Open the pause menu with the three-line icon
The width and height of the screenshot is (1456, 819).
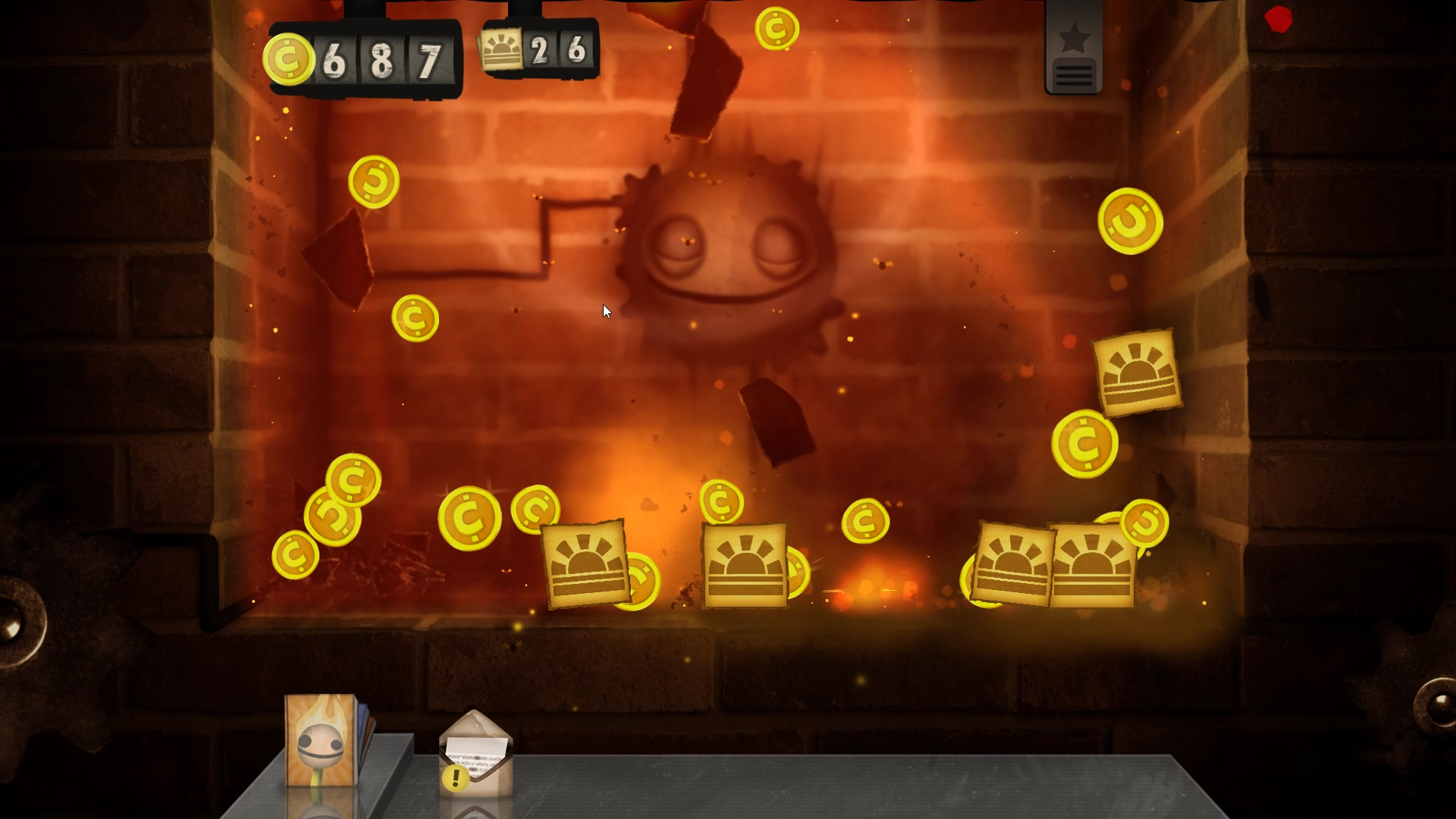[x=1074, y=74]
